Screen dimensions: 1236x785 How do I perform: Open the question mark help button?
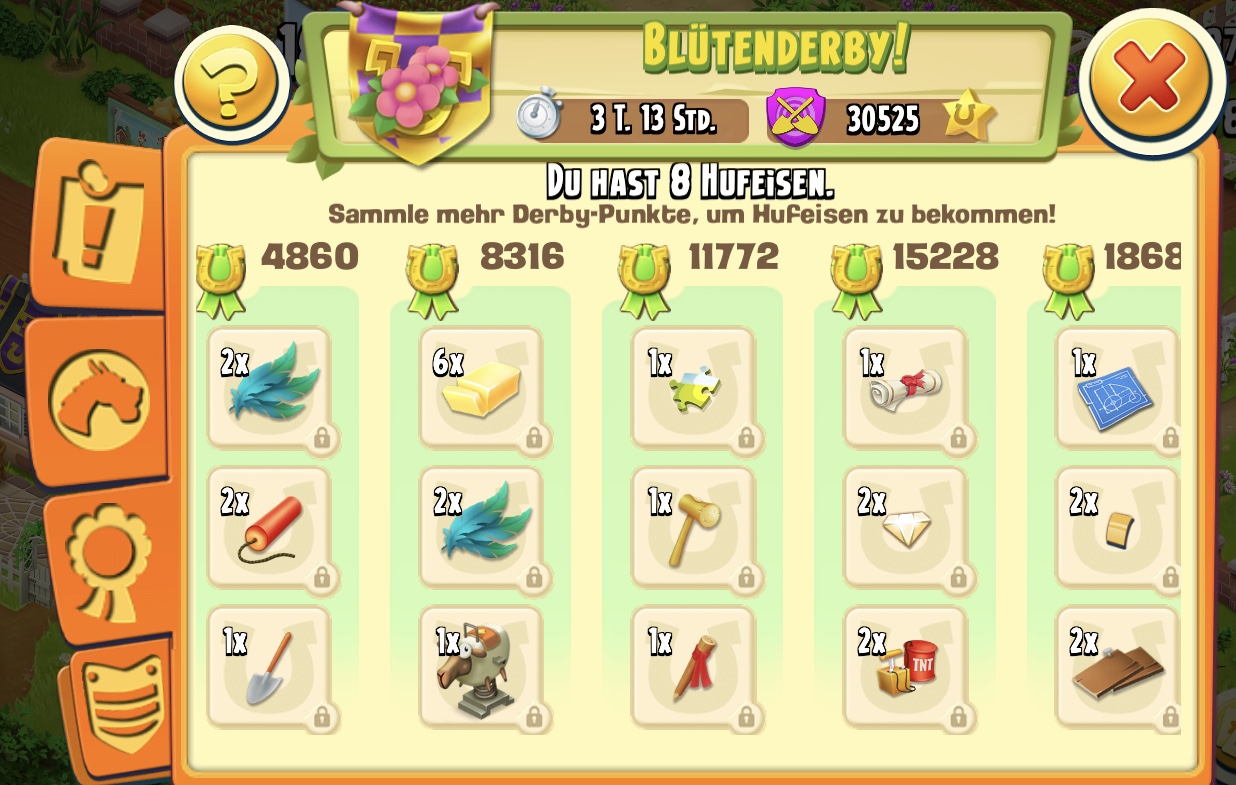pos(231,84)
